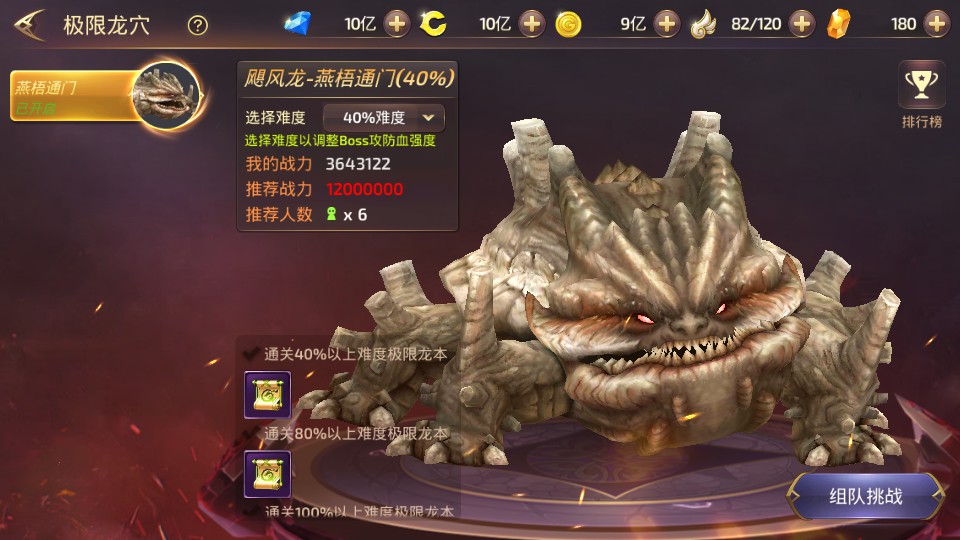The width and height of the screenshot is (960, 540).
Task: Open the help question mark icon
Action: click(x=198, y=26)
